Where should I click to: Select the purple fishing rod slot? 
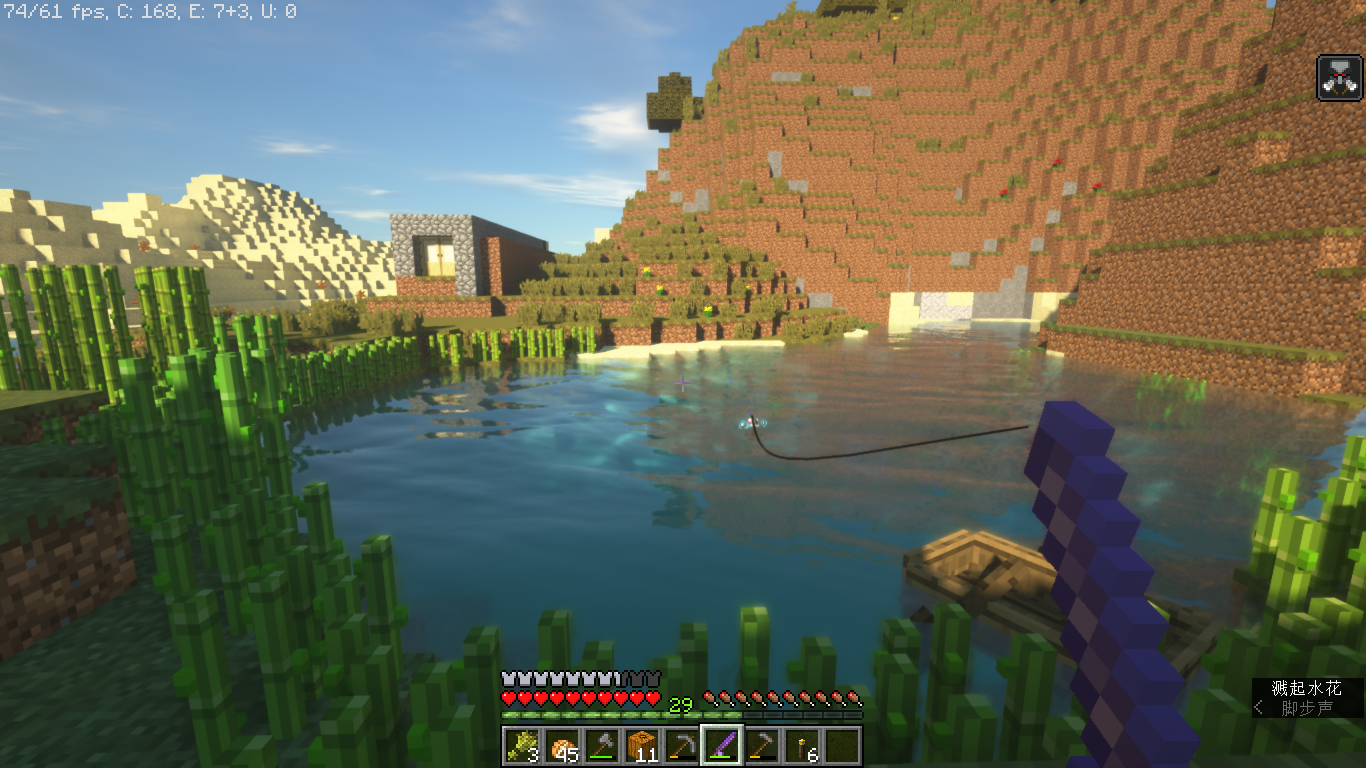pos(721,746)
